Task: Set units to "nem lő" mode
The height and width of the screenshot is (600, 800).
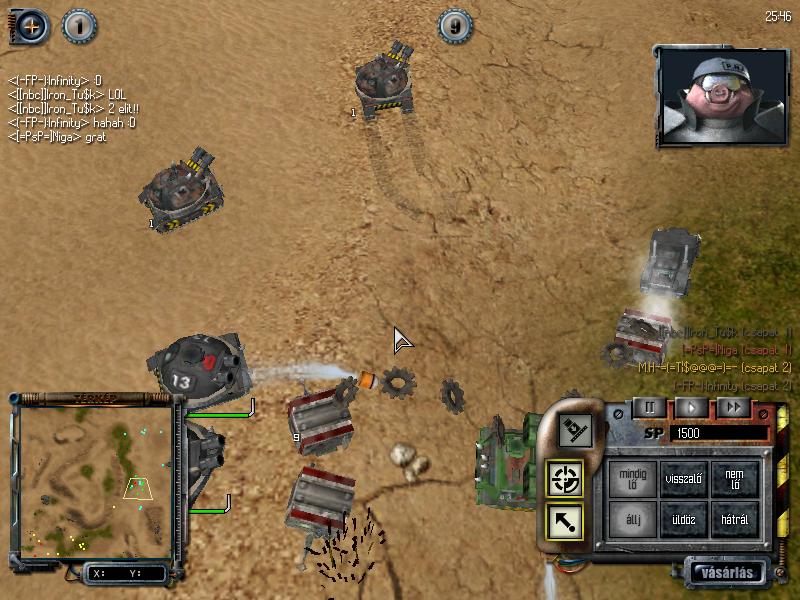Action: [735, 479]
